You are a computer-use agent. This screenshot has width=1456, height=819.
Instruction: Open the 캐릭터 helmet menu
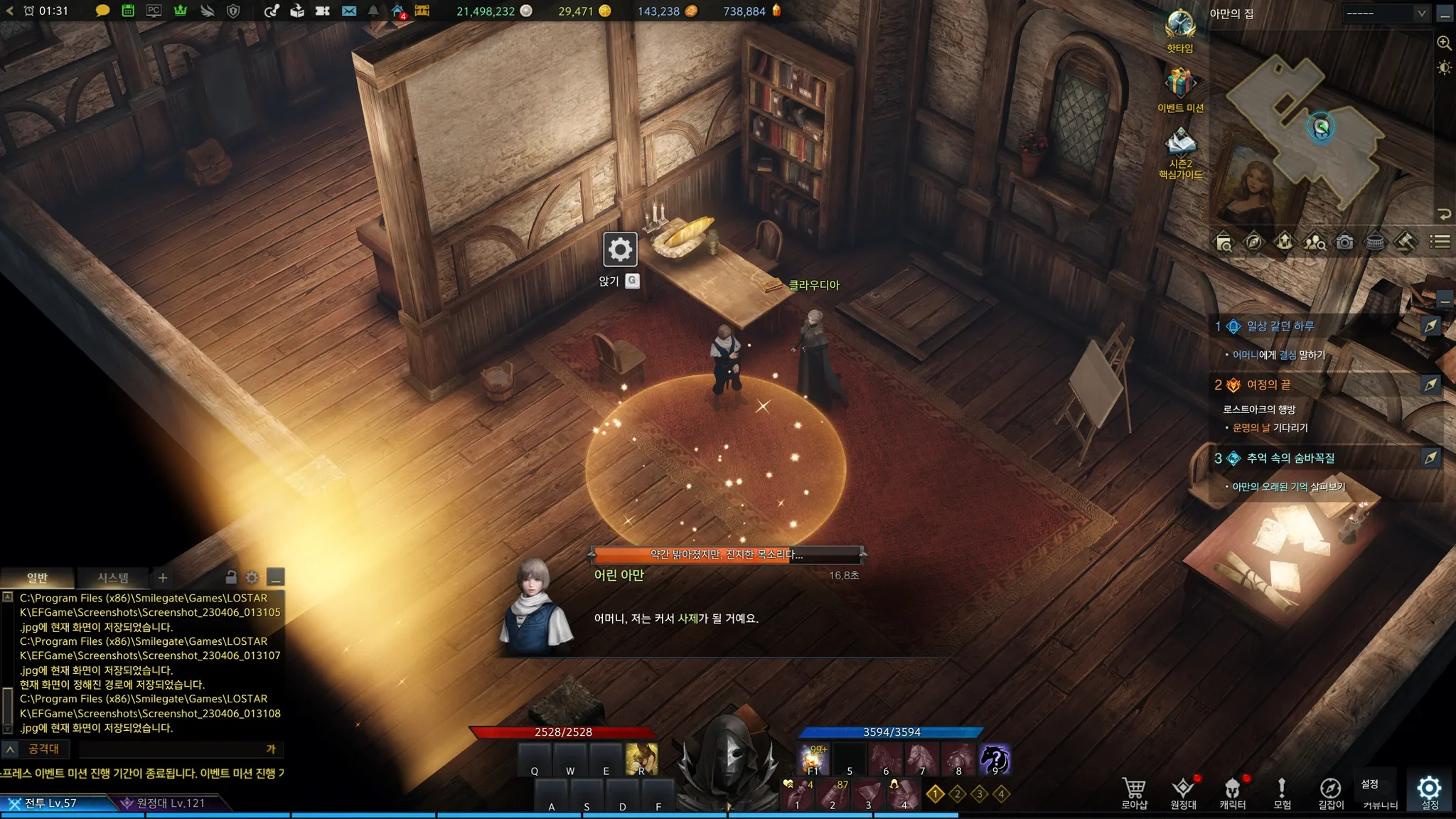(1232, 793)
